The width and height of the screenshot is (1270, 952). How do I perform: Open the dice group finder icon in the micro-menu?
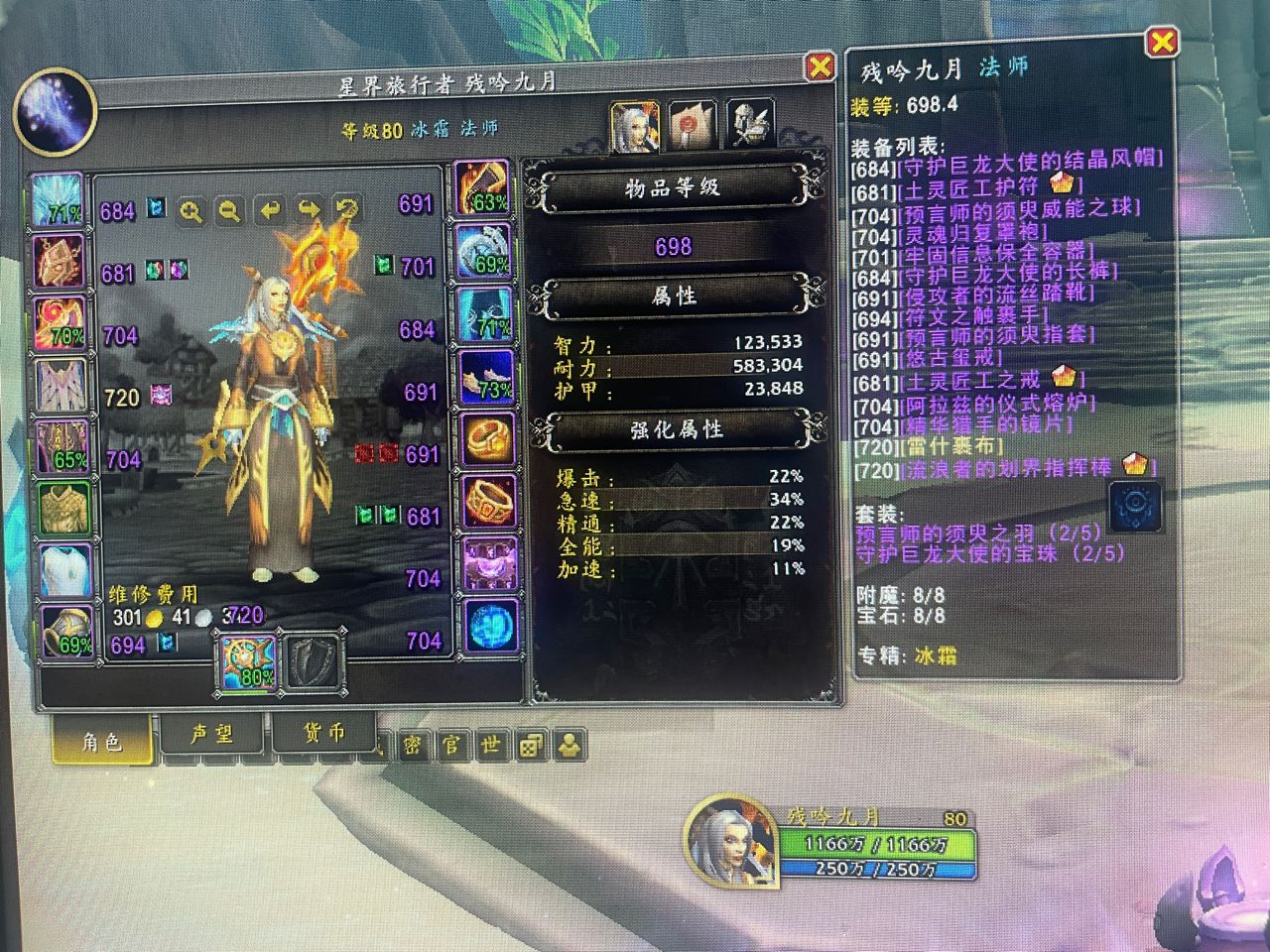530,746
